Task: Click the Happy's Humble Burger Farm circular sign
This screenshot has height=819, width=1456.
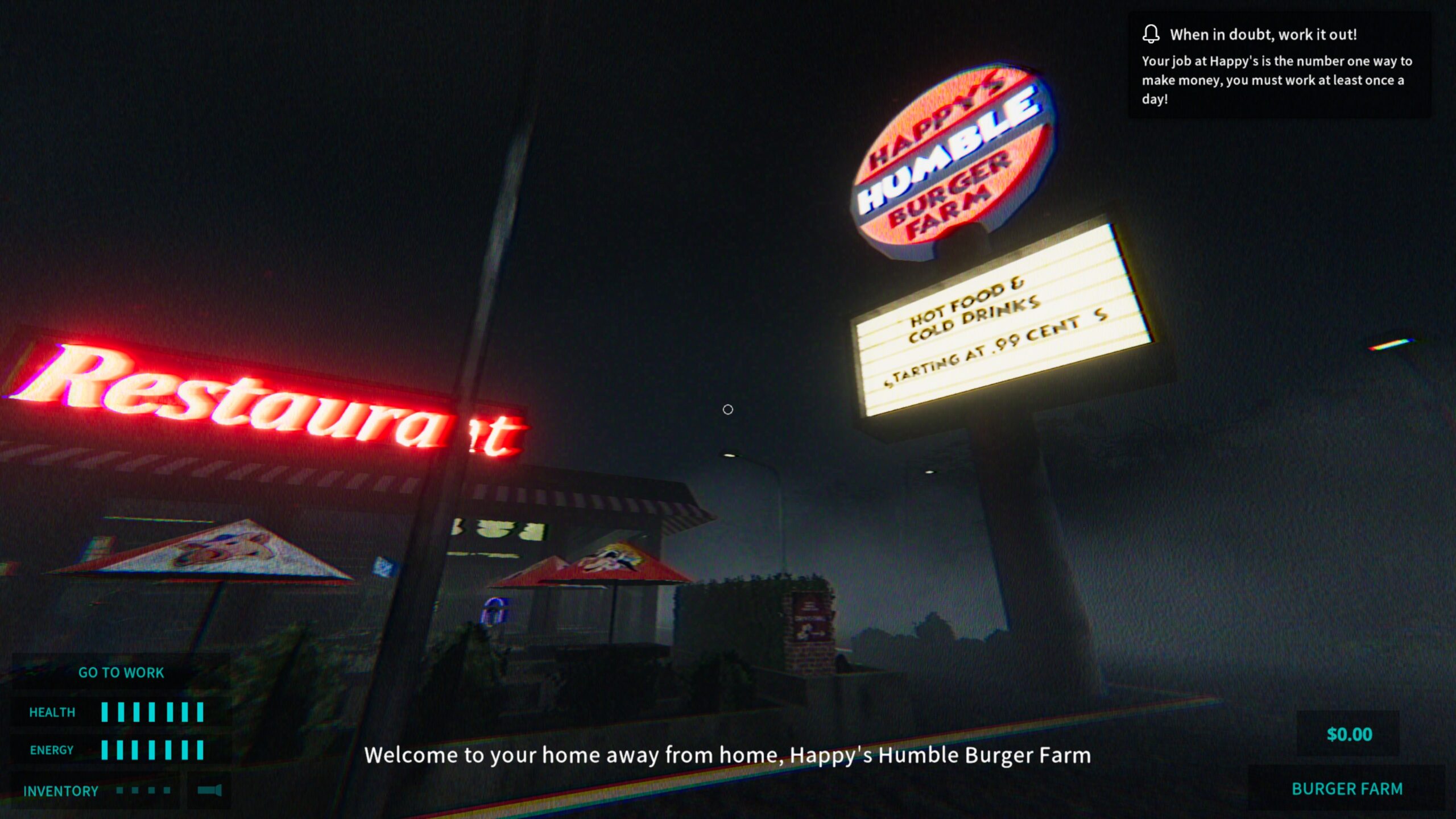Action: 951,157
